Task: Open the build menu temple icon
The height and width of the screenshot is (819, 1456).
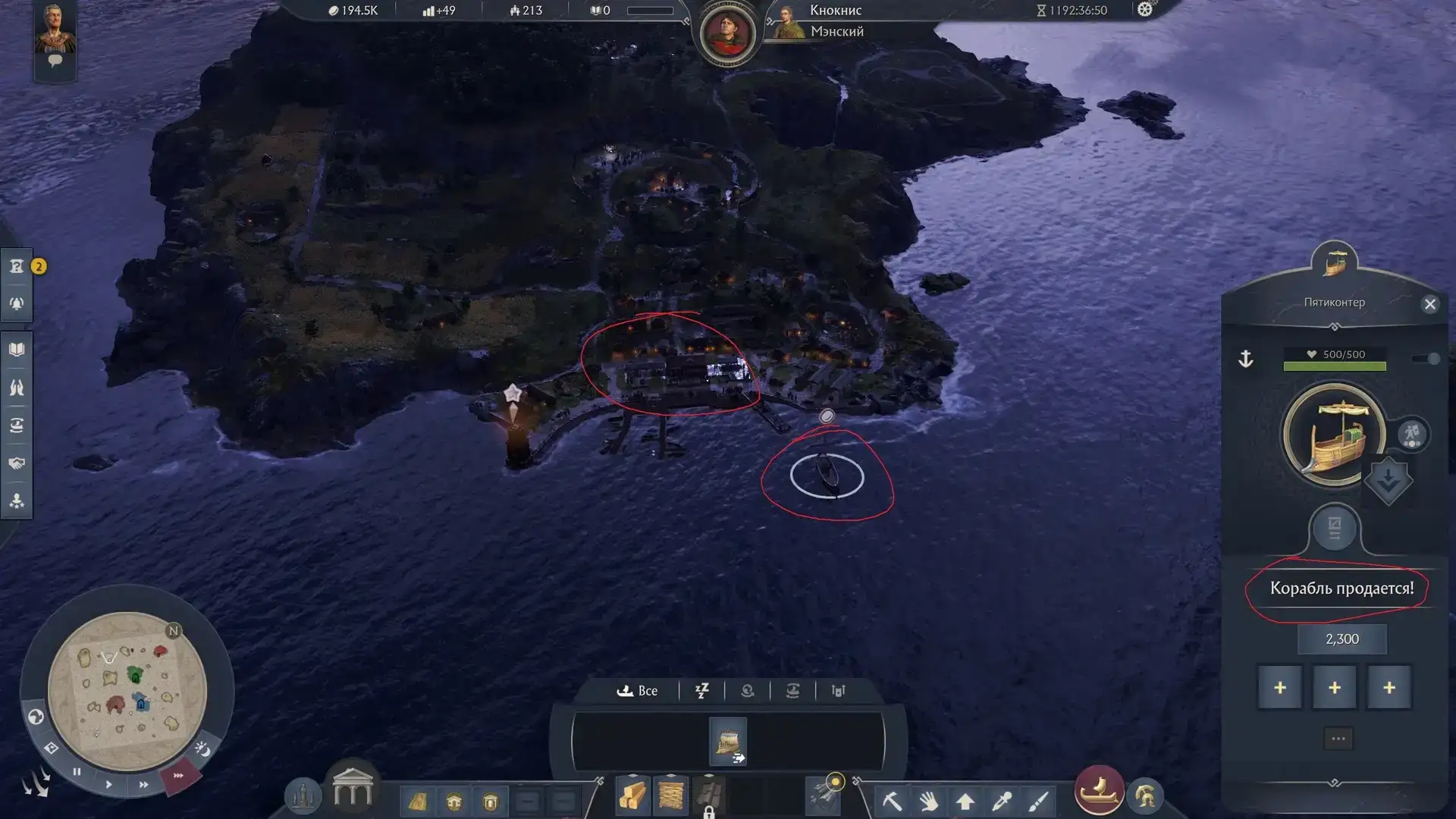Action: (353, 789)
